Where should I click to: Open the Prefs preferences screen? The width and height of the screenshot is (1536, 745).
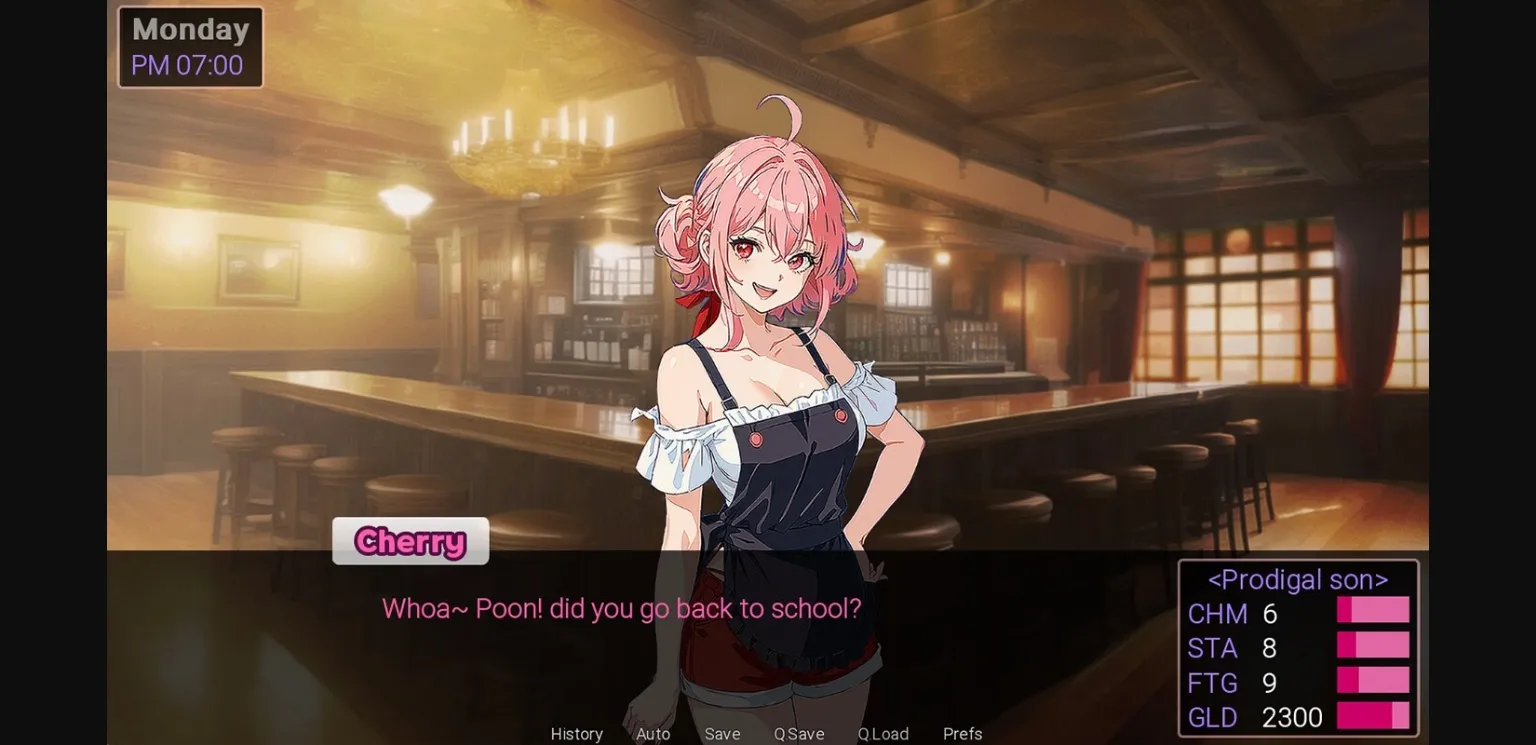pyautogui.click(x=962, y=733)
